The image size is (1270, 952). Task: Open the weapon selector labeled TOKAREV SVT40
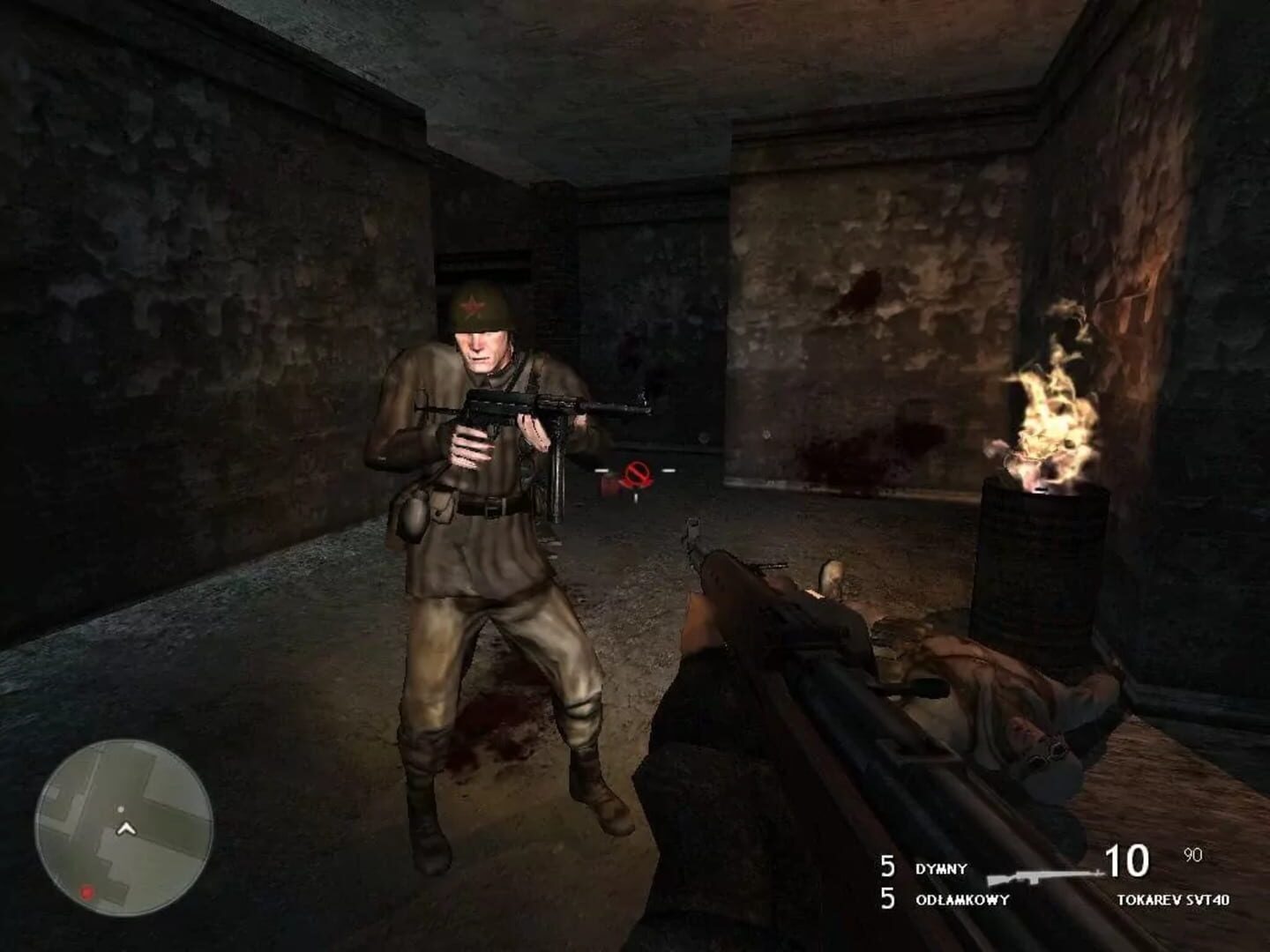(x=1173, y=899)
